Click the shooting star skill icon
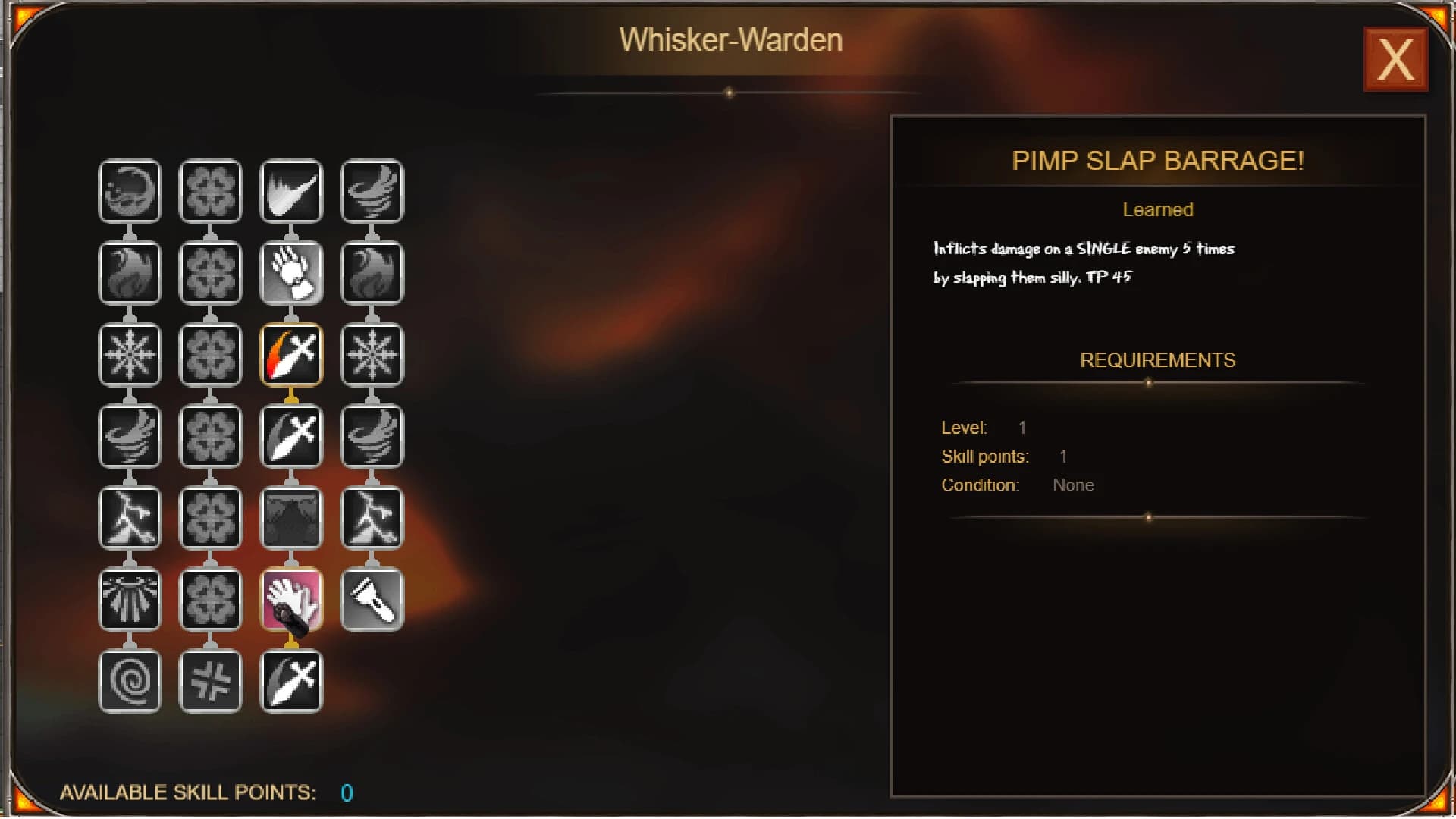 point(292,191)
